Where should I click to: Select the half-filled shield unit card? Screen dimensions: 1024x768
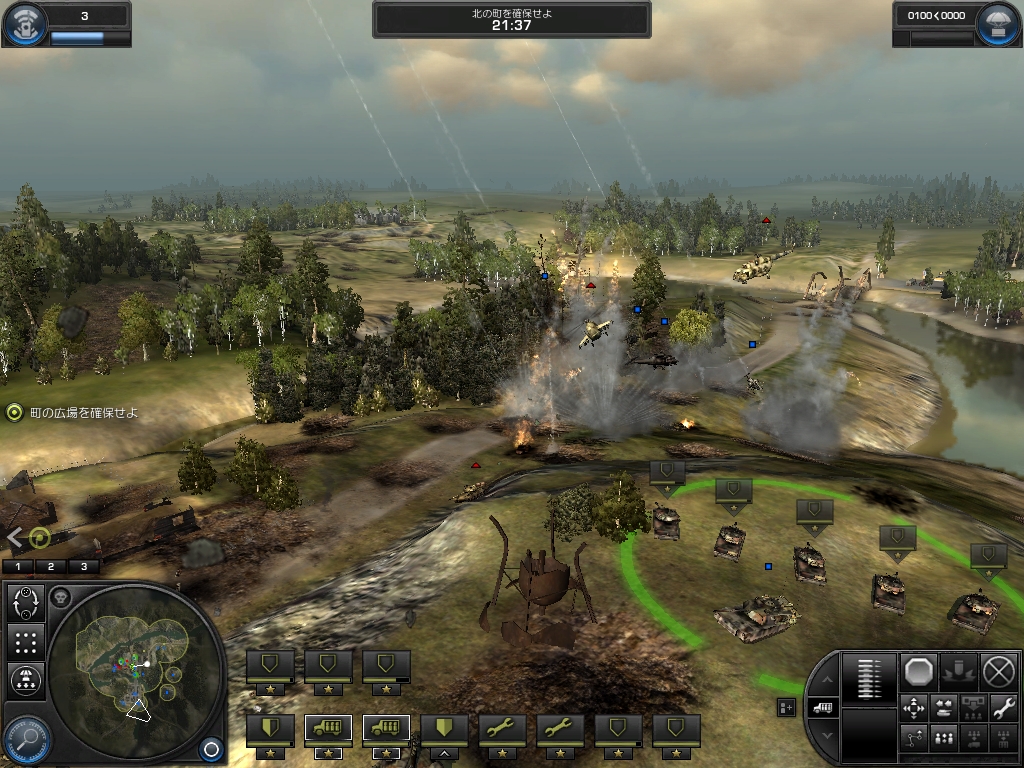(x=271, y=728)
